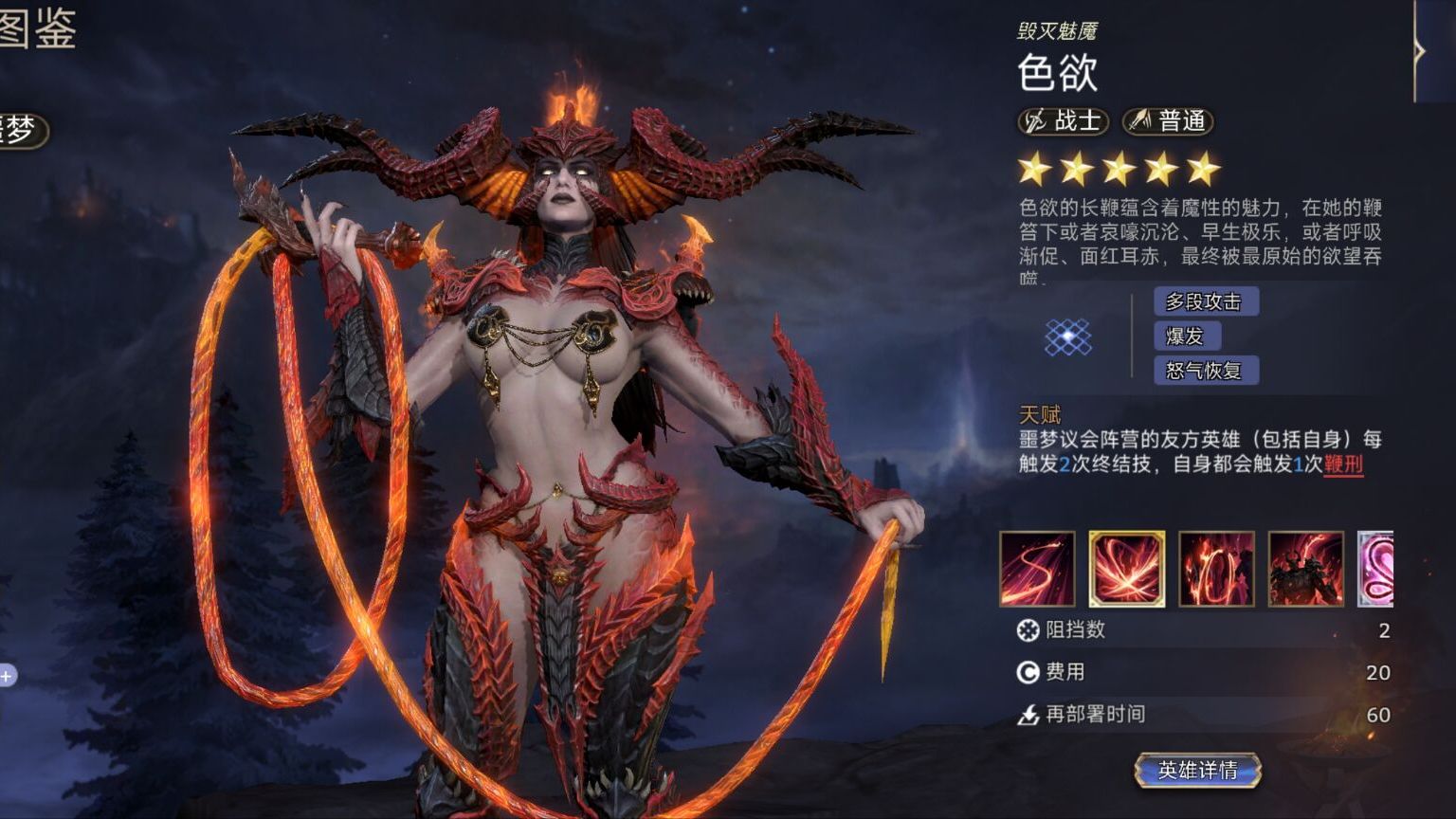The image size is (1456, 819).
Task: Select the dark demon figure skill icon
Action: (x=1305, y=569)
